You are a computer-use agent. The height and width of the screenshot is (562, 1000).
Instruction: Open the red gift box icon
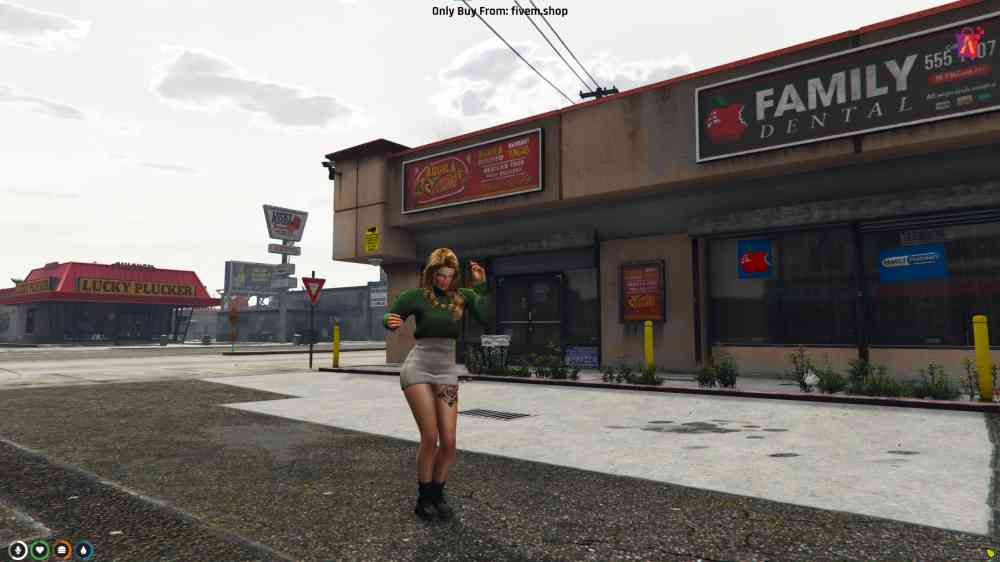point(968,42)
